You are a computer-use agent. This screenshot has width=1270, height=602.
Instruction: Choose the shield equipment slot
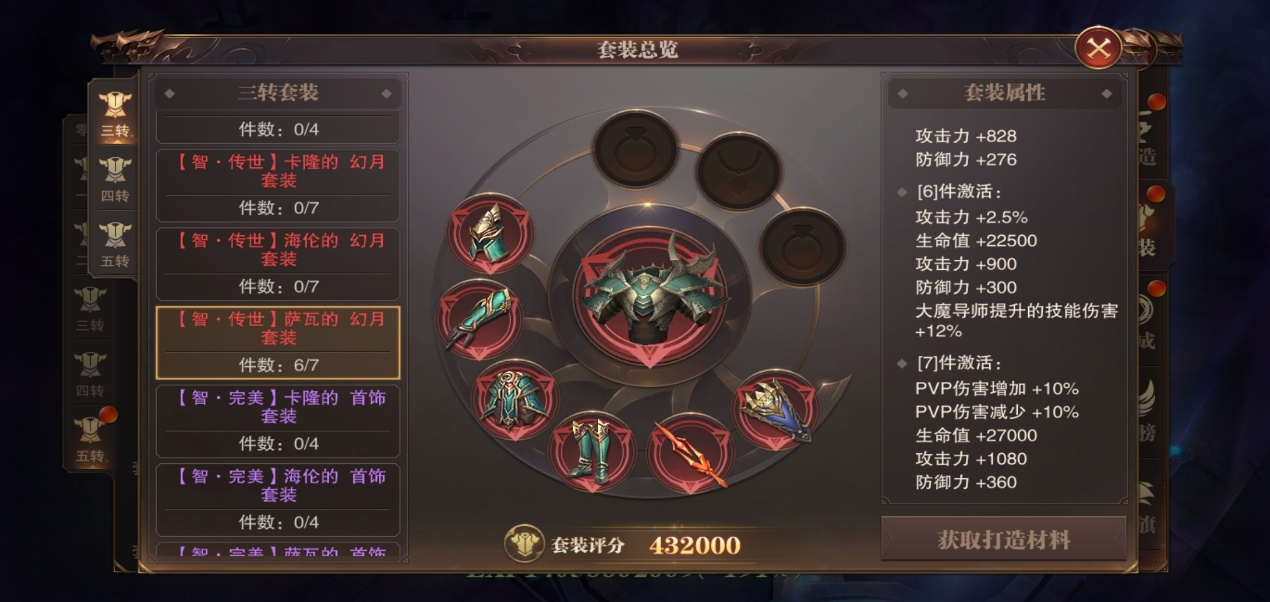(x=776, y=411)
